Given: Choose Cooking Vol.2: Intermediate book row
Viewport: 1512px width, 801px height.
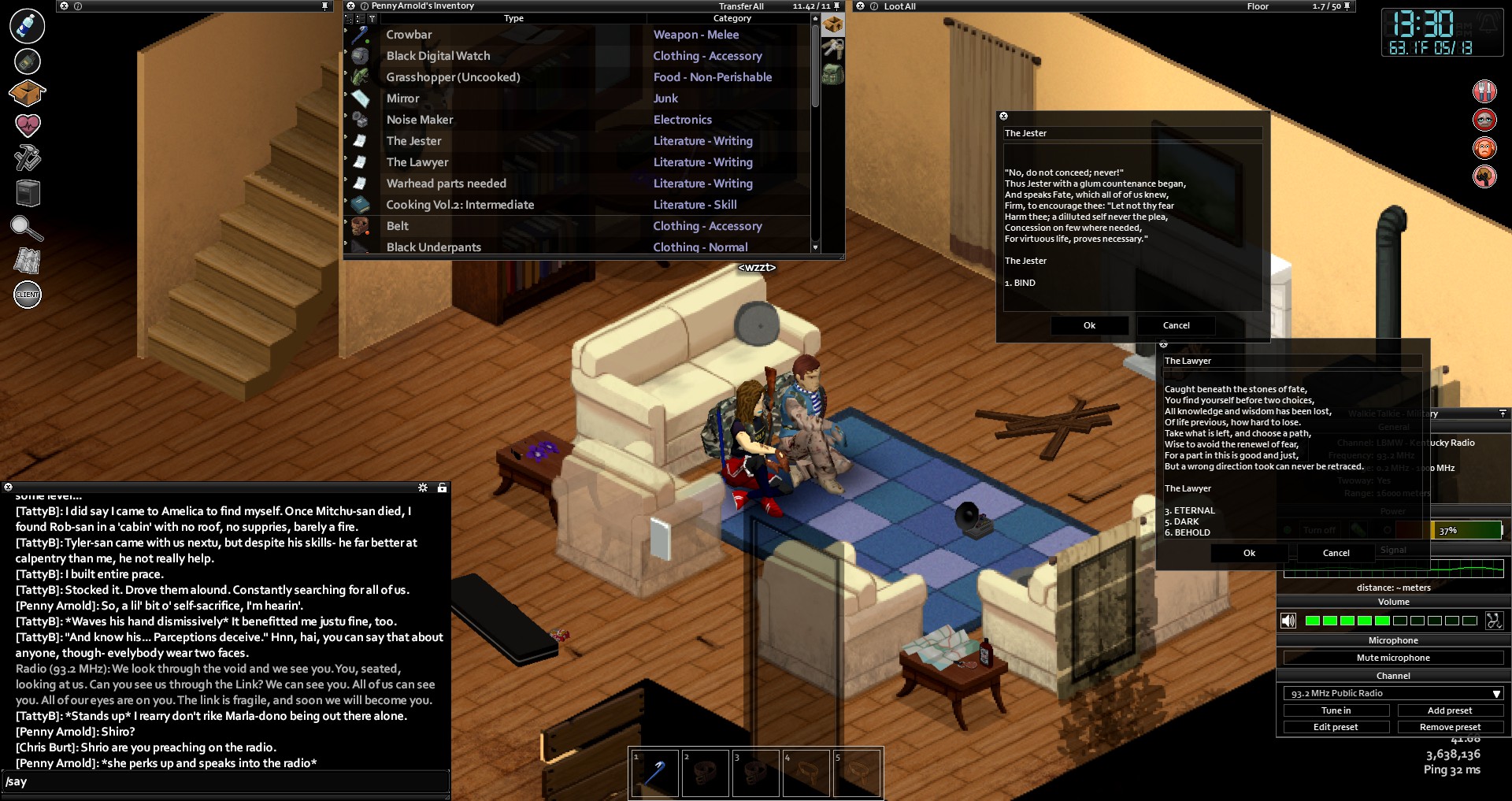Looking at the screenshot, I should pos(460,205).
